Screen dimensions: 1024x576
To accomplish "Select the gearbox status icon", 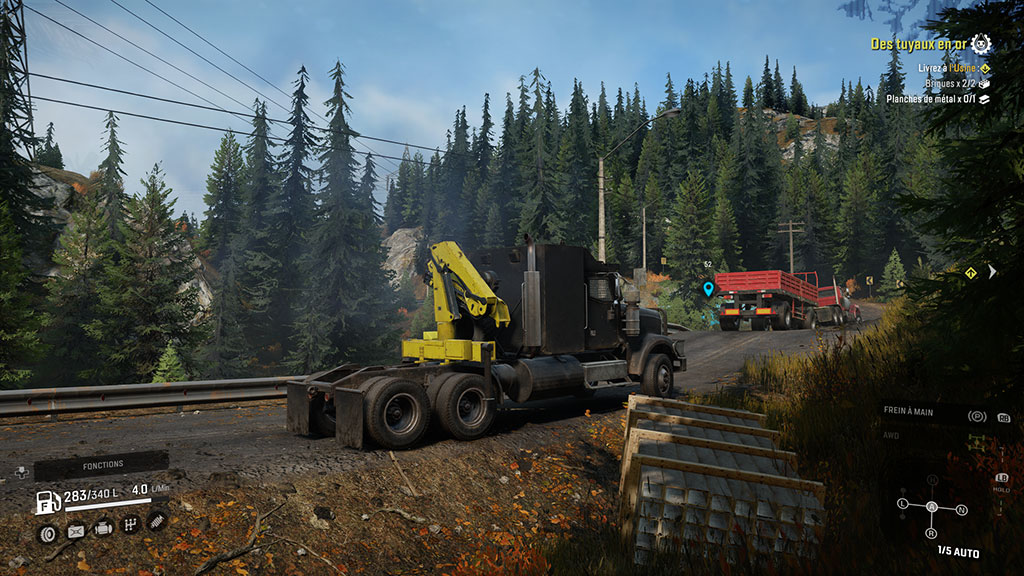I will click(x=130, y=525).
